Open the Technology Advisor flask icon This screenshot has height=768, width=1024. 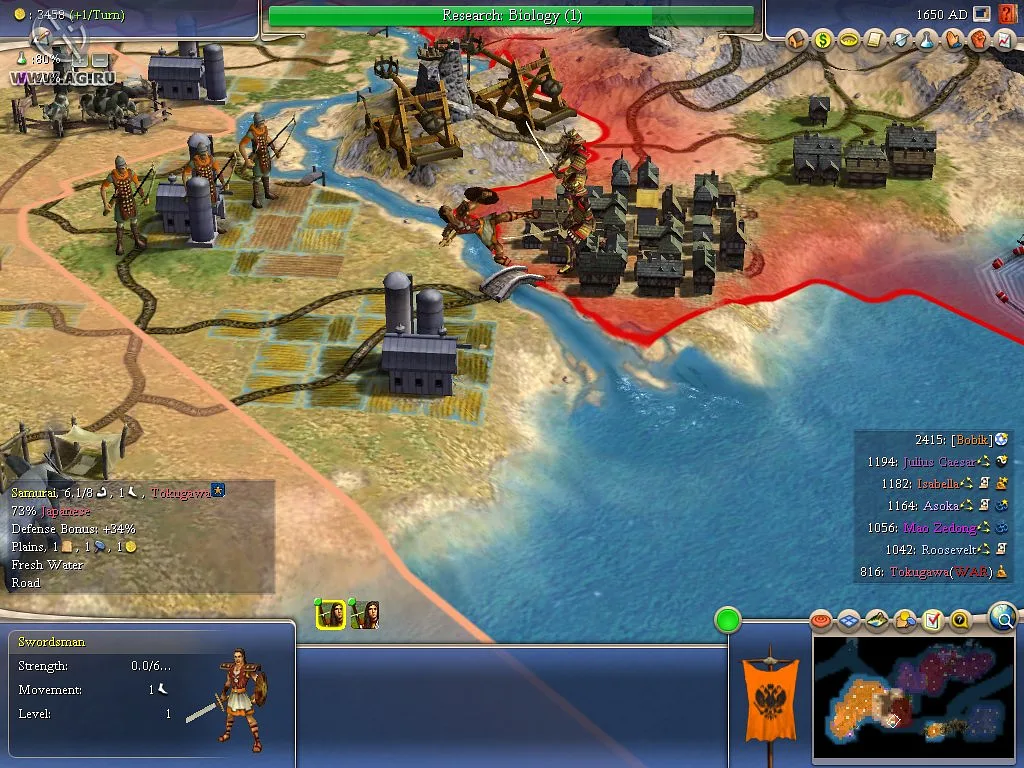tap(927, 40)
